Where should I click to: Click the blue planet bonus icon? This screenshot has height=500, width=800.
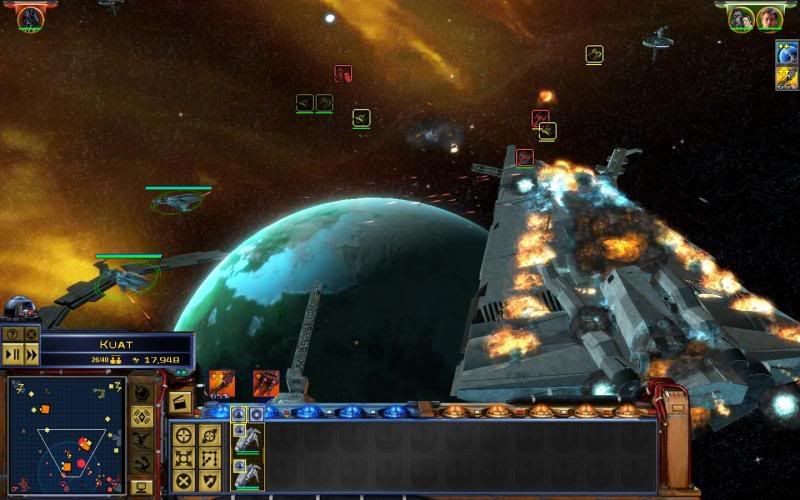point(787,53)
